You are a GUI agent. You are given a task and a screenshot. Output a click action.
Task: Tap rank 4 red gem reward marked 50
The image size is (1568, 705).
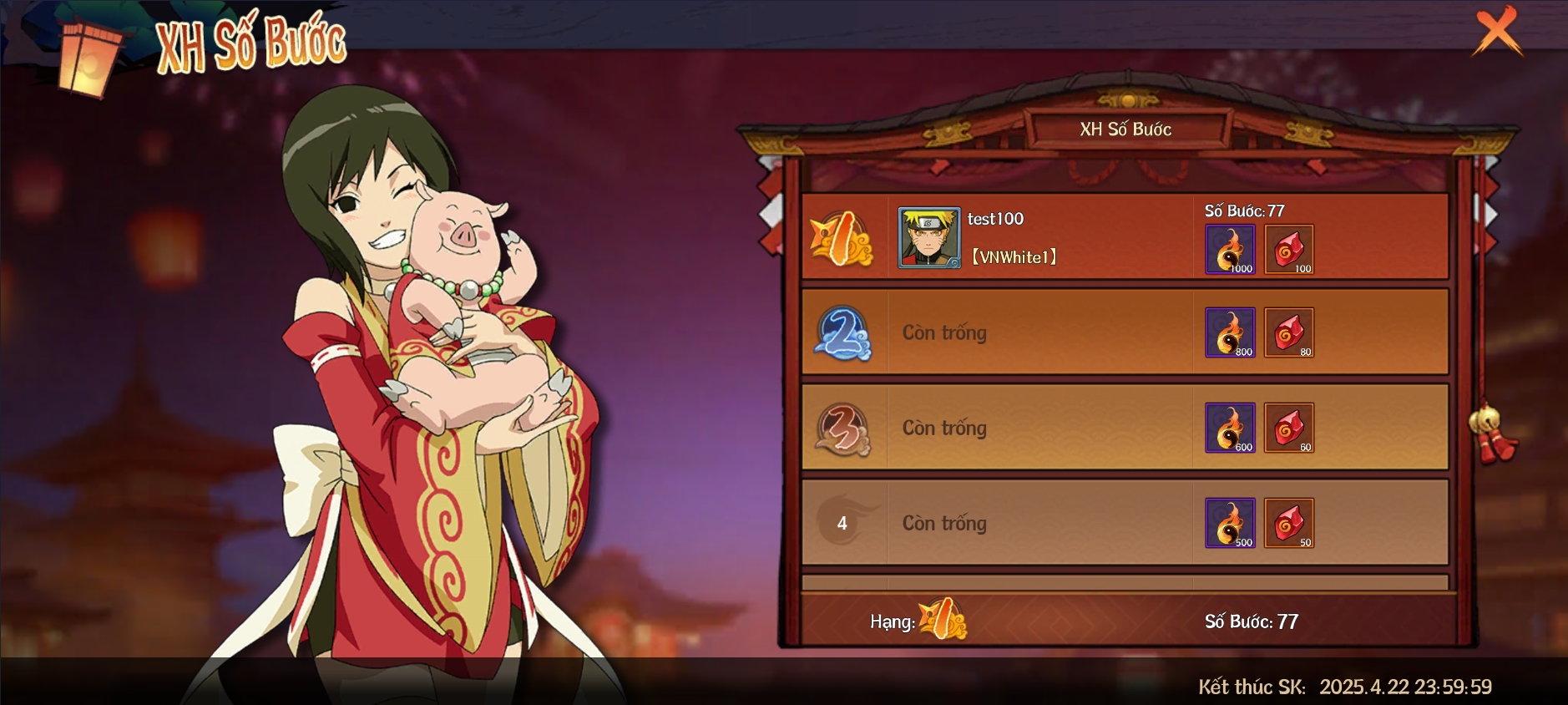pos(1289,523)
